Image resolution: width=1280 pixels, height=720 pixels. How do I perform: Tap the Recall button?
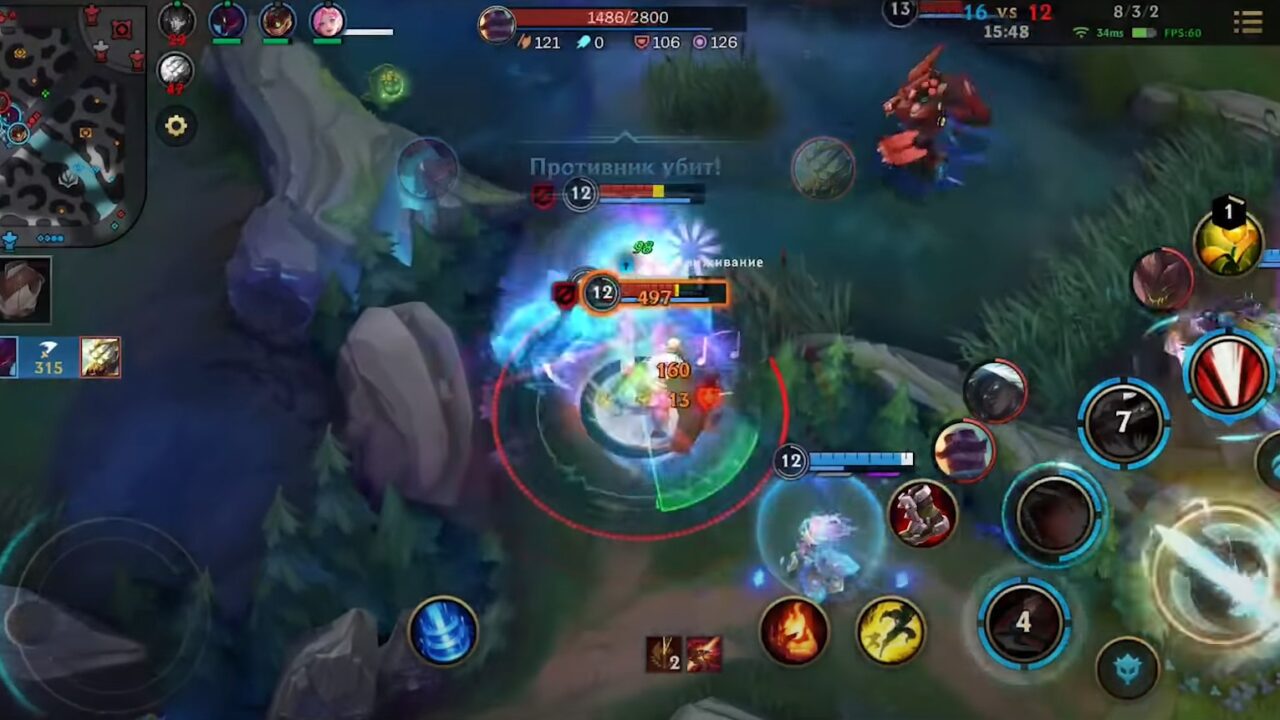click(442, 632)
